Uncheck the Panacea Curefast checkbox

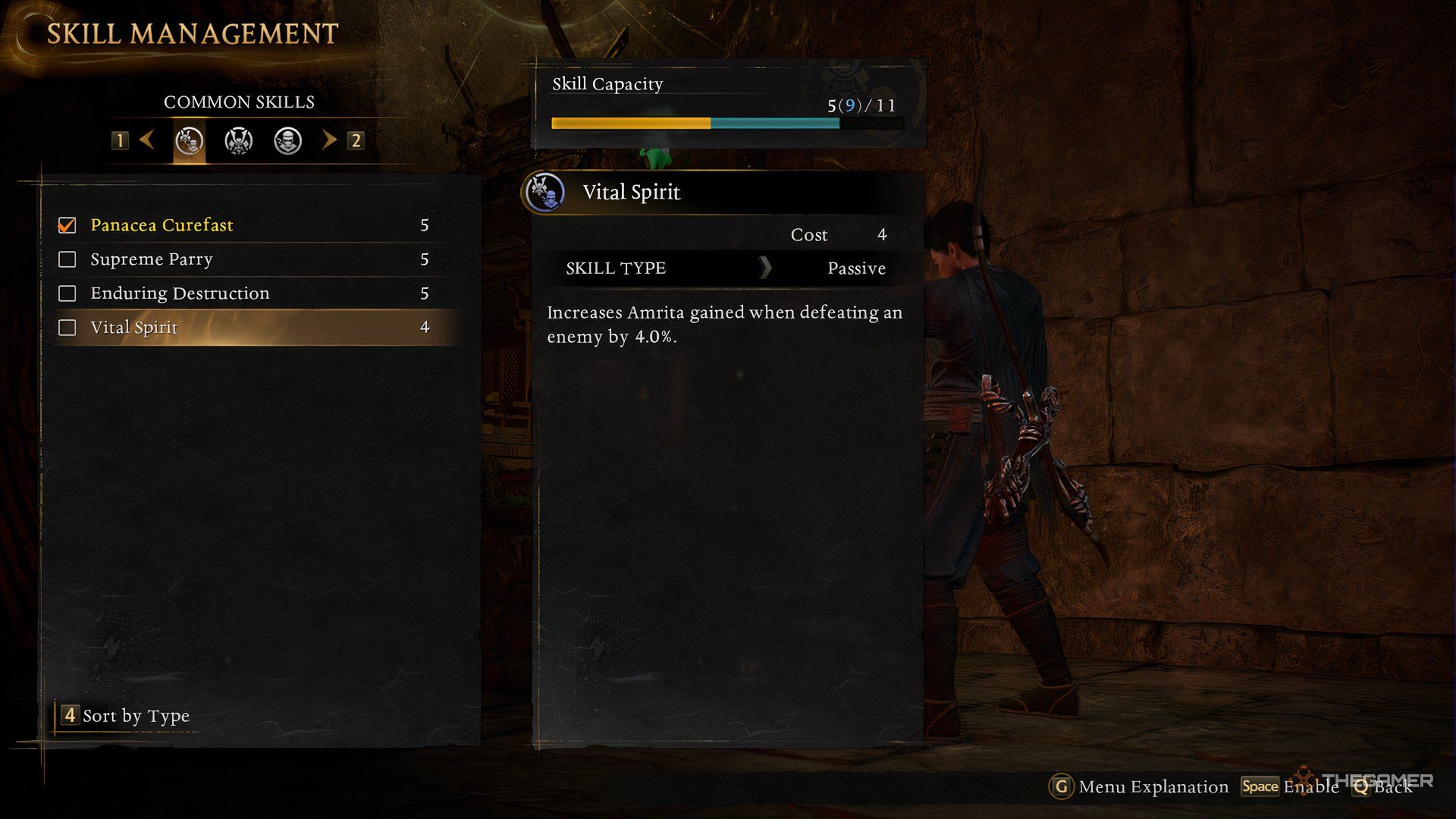coord(67,225)
